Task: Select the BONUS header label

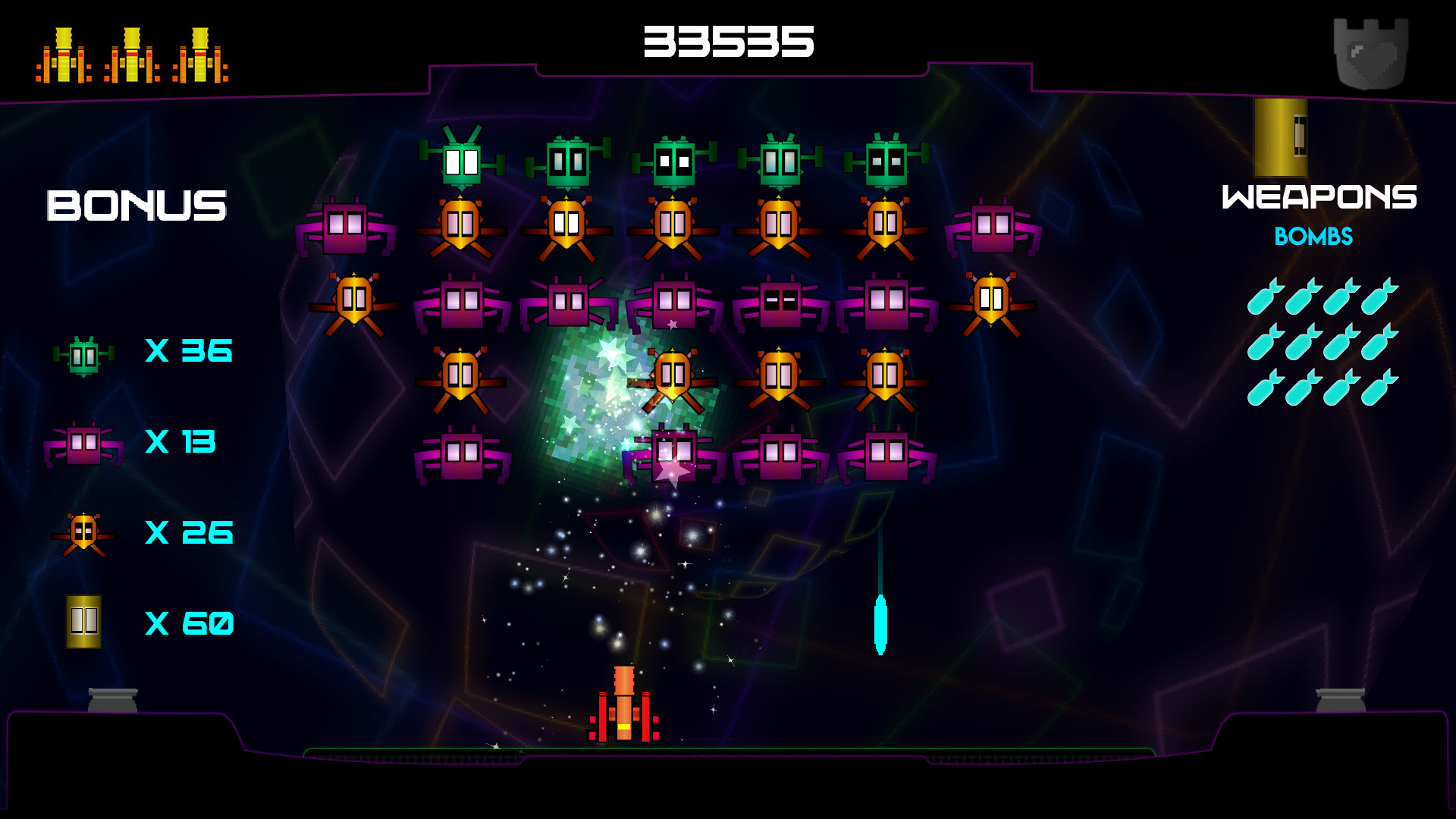Action: [x=136, y=203]
